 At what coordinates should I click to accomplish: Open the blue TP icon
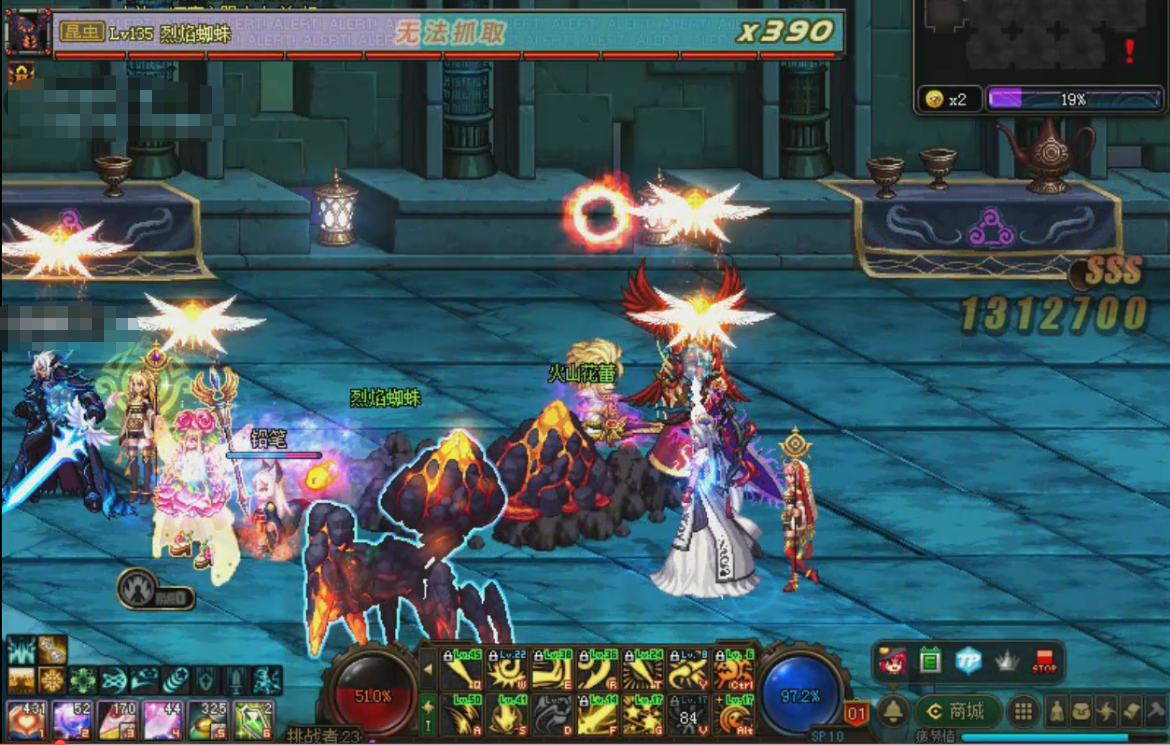[x=968, y=661]
